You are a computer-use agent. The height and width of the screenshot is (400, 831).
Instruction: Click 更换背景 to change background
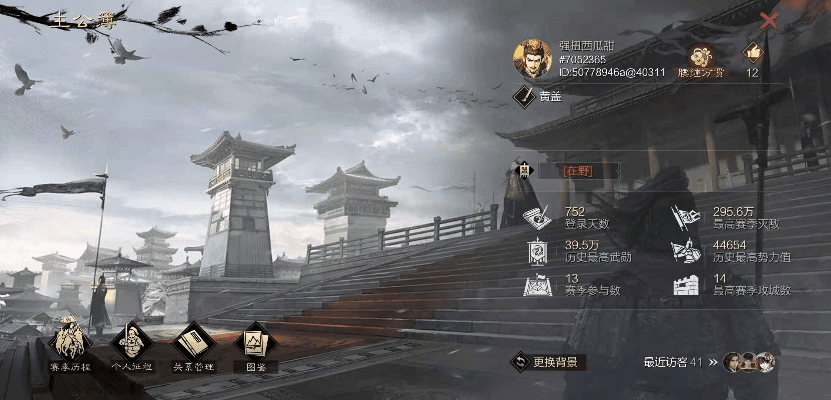548,362
